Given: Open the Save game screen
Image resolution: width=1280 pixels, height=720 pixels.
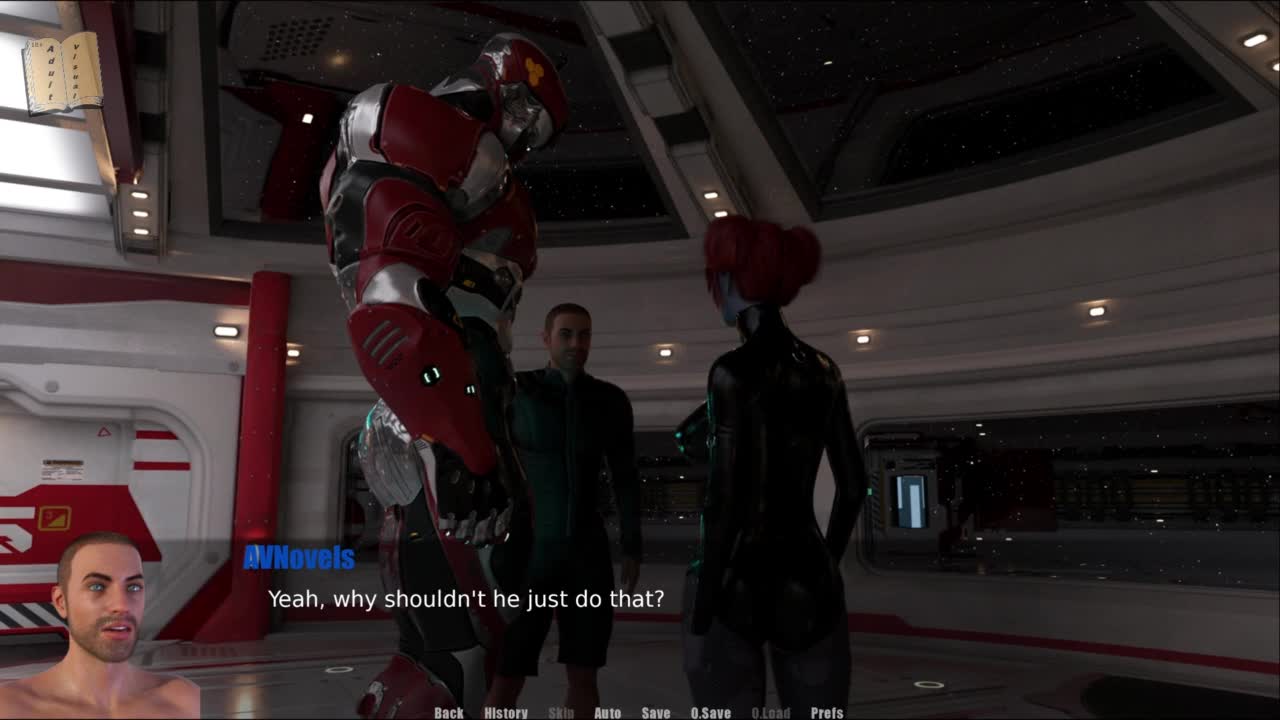Looking at the screenshot, I should pyautogui.click(x=656, y=712).
